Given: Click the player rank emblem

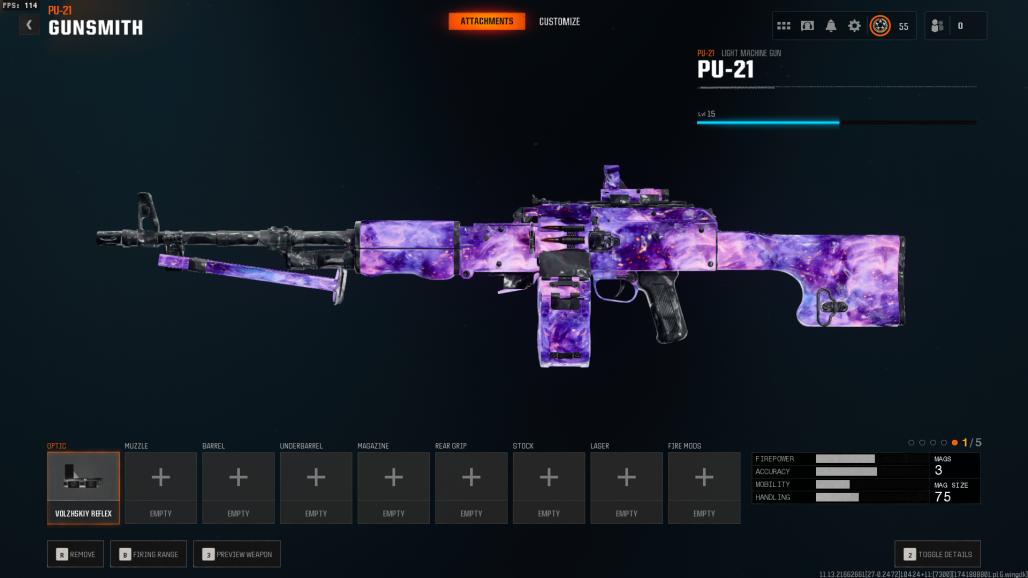Looking at the screenshot, I should [x=880, y=26].
